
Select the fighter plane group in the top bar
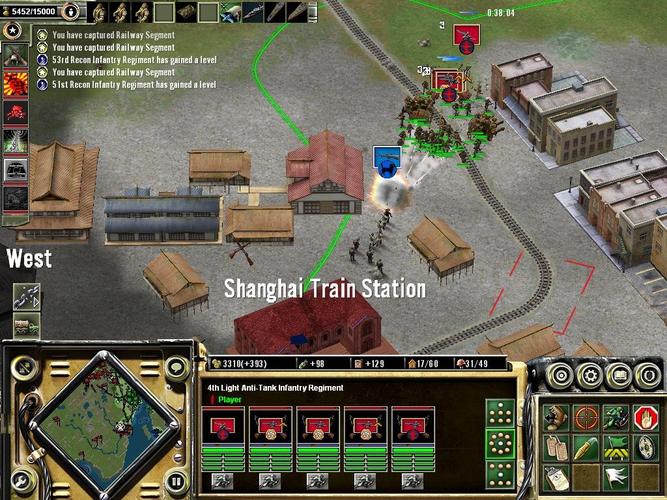230,12
